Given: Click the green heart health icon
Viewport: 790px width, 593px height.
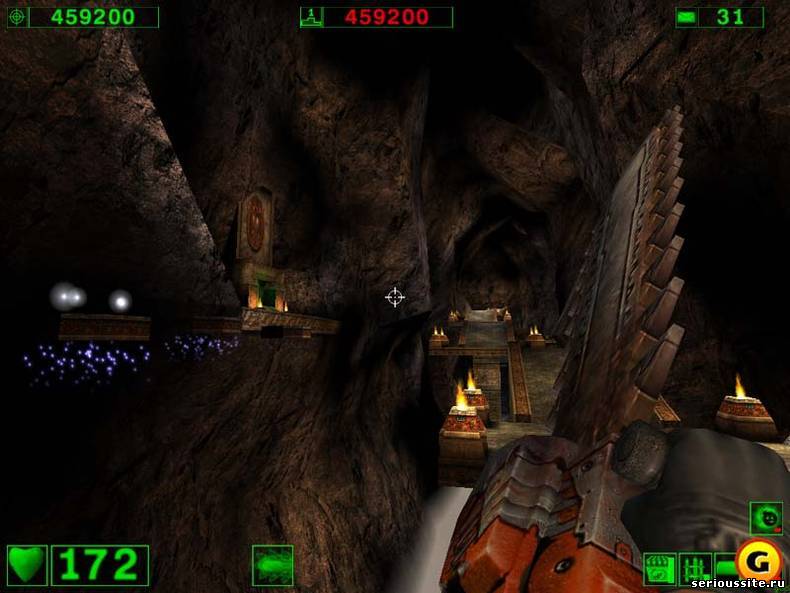Looking at the screenshot, I should coord(27,565).
